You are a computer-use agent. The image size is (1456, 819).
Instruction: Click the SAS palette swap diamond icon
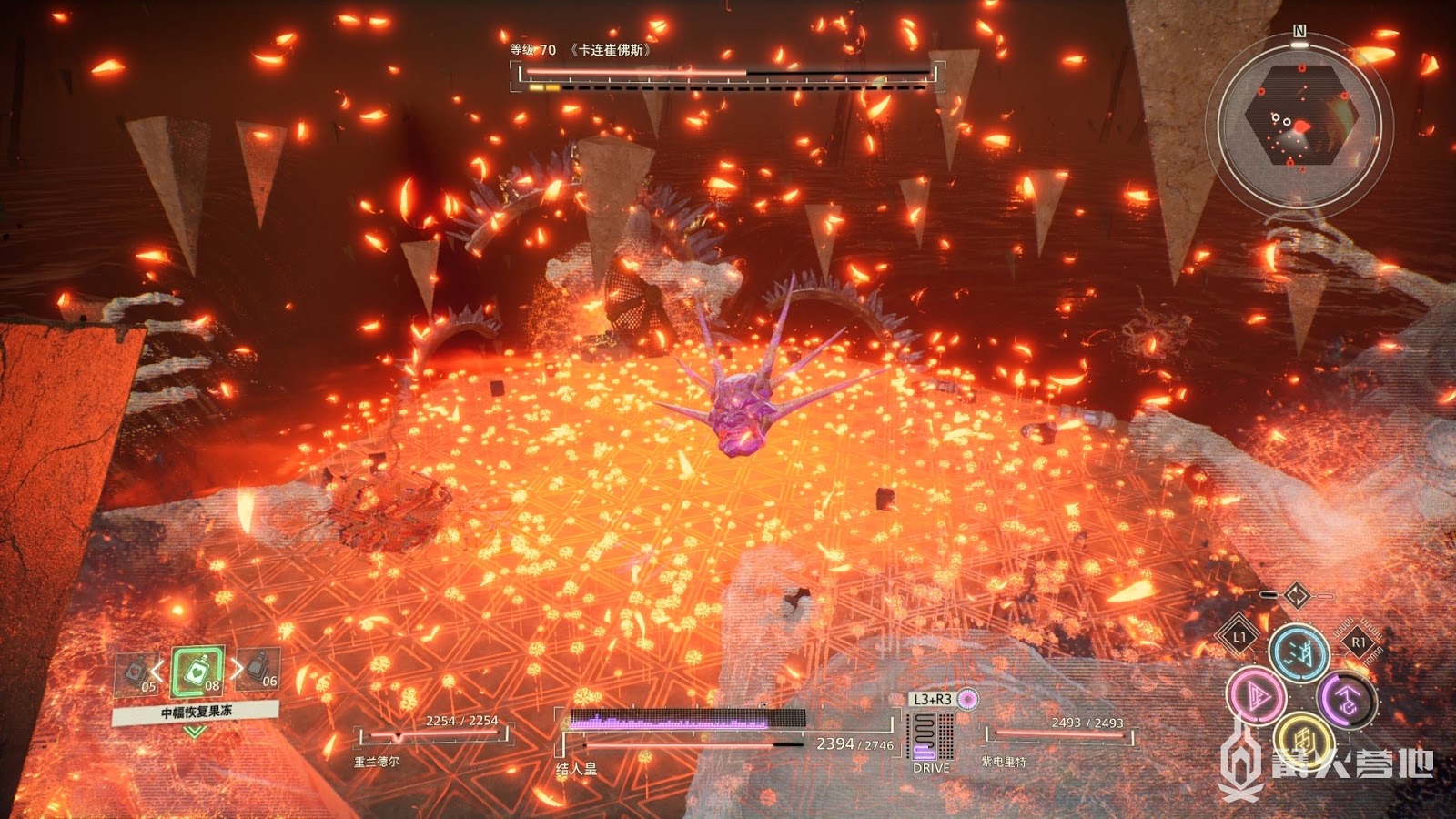[x=1297, y=597]
